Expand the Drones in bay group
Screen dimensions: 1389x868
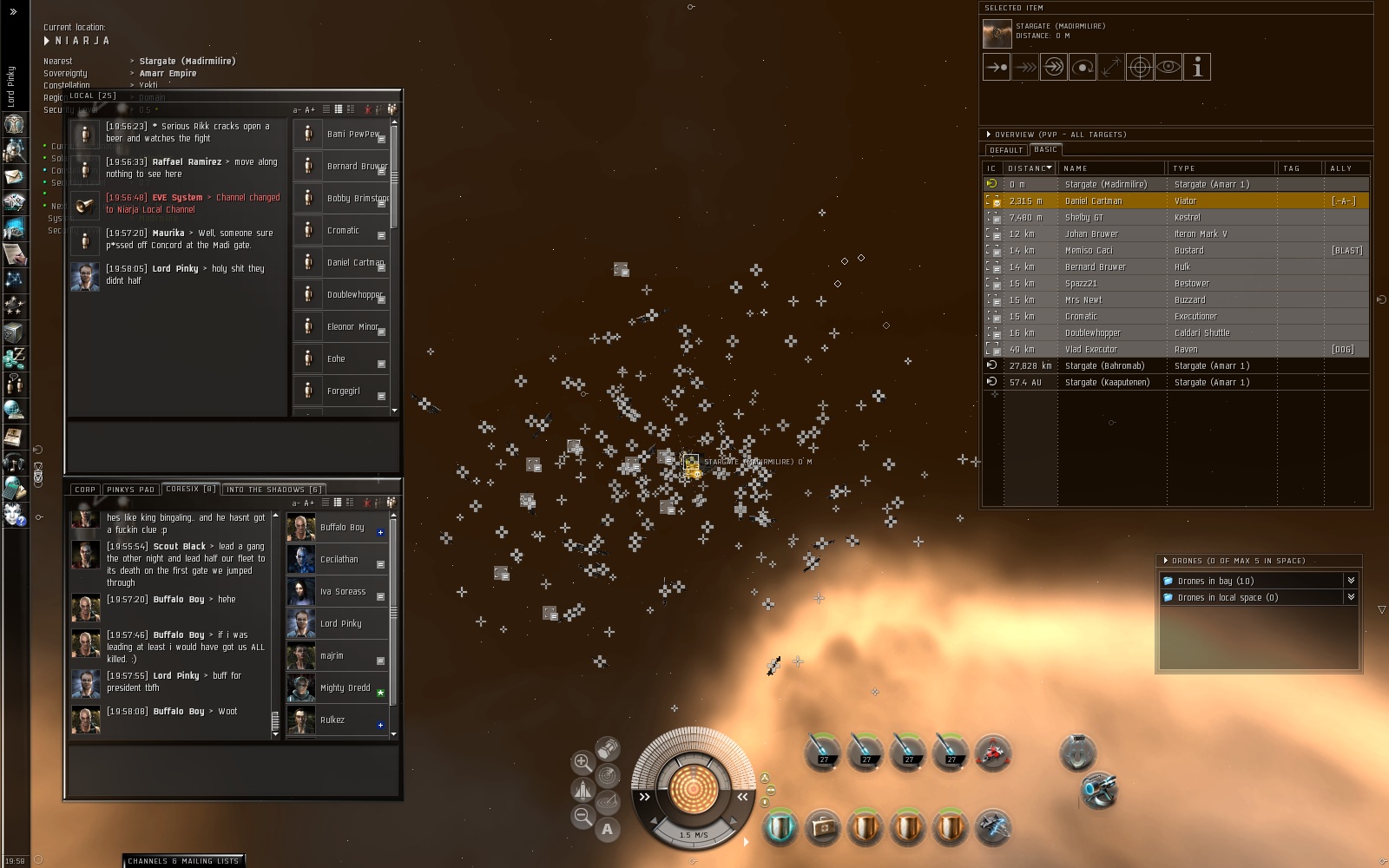1350,581
